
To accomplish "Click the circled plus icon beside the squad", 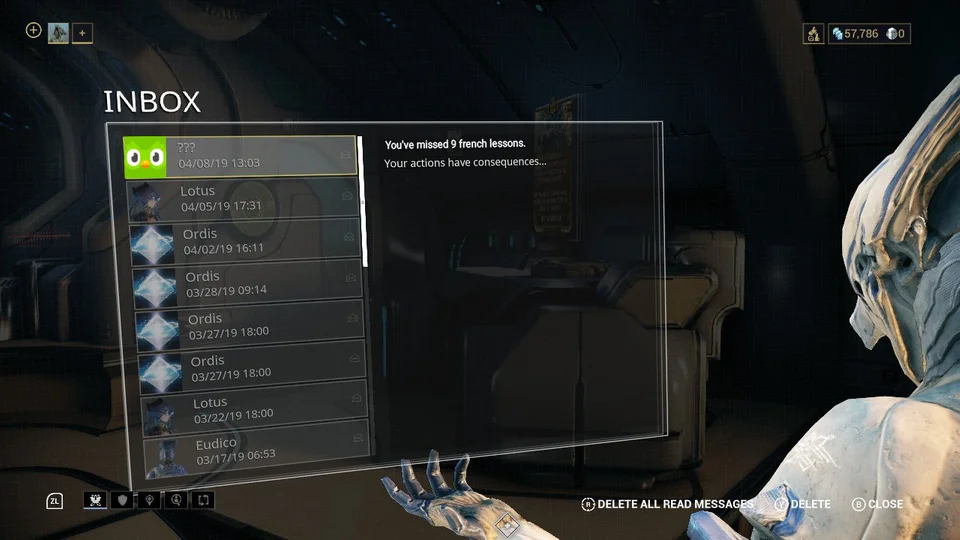I will tap(33, 31).
